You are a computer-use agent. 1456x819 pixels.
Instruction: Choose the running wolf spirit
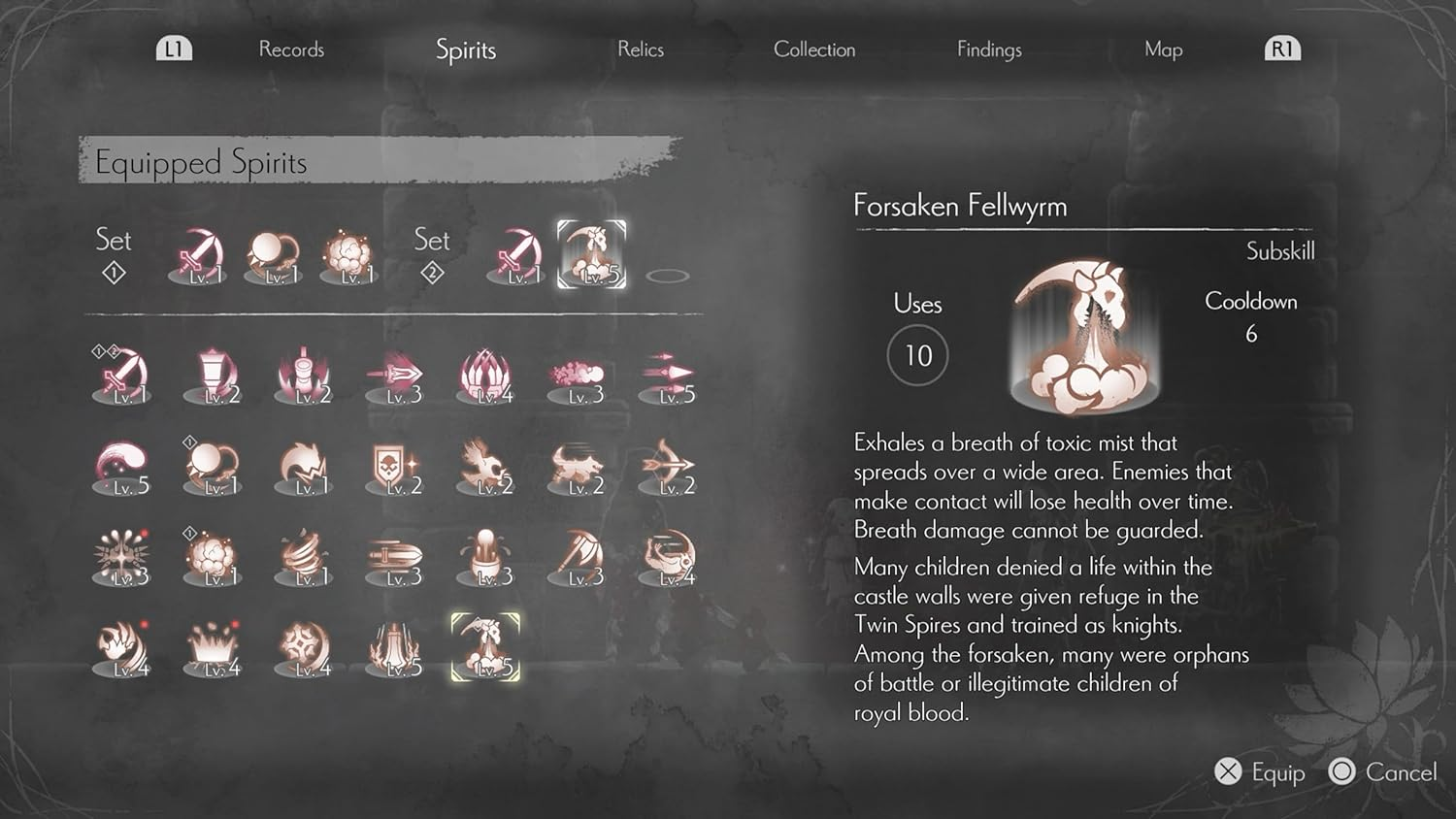point(578,468)
